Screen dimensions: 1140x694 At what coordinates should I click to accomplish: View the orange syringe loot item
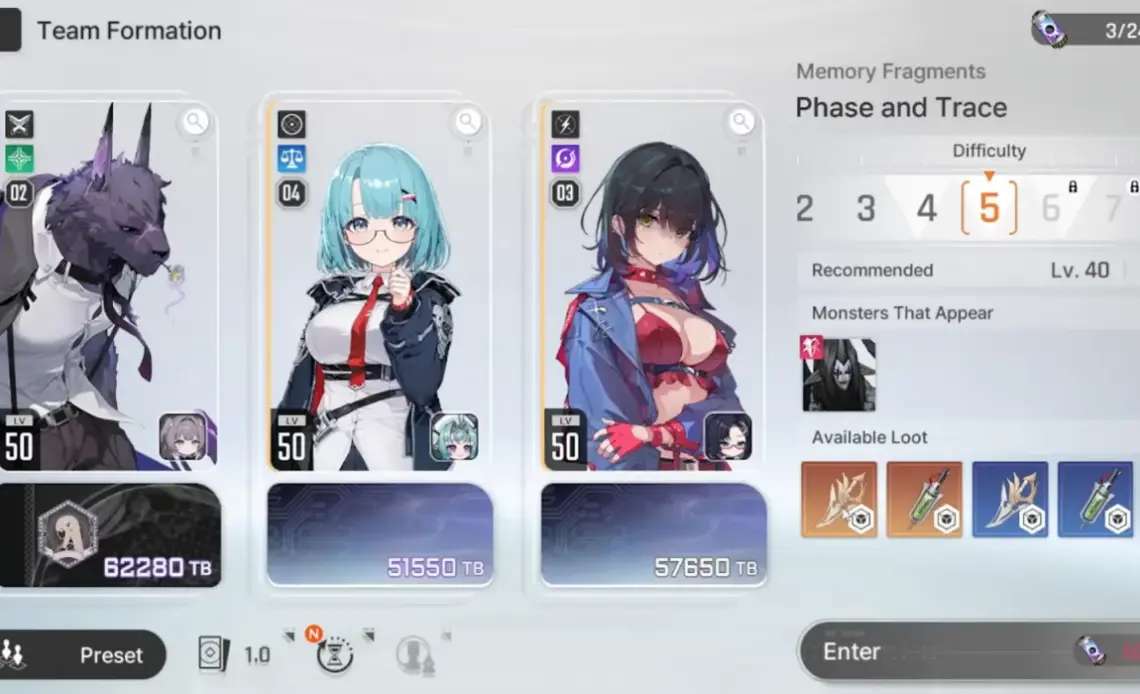tap(924, 499)
